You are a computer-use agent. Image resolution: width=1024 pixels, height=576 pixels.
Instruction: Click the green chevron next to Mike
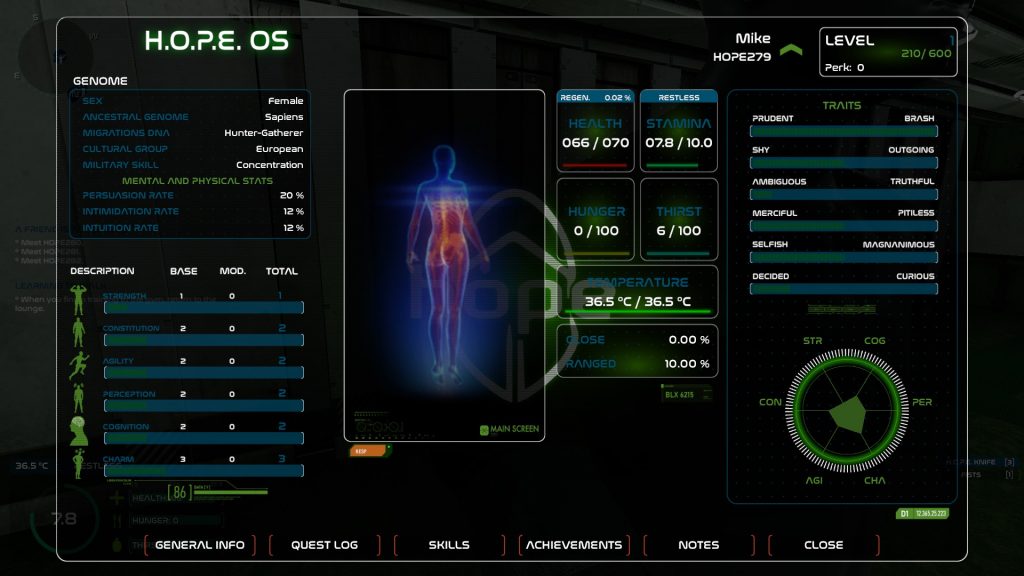(x=791, y=50)
